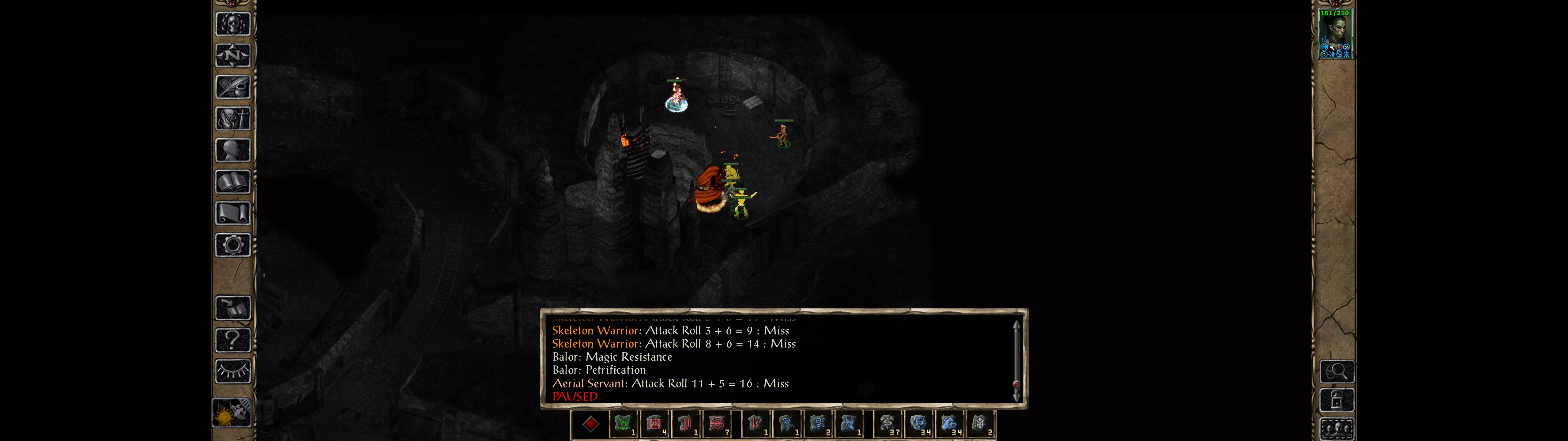The image size is (1568, 441).
Task: Open the rest closed-eye button
Action: coord(232,370)
